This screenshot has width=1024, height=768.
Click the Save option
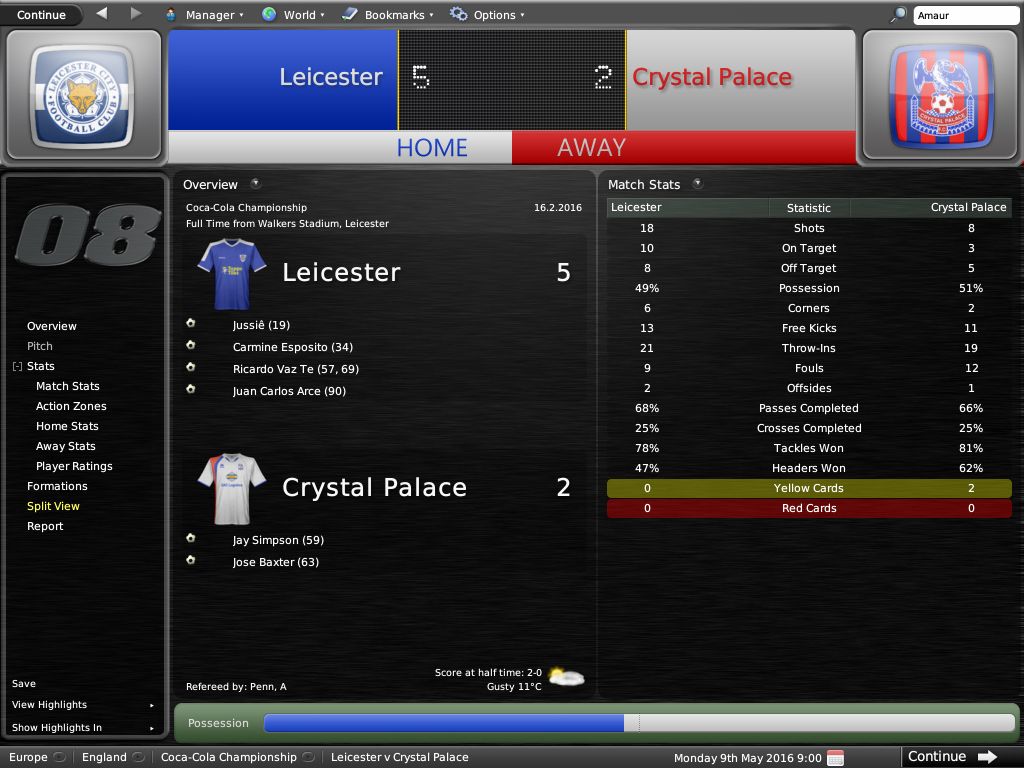(24, 684)
